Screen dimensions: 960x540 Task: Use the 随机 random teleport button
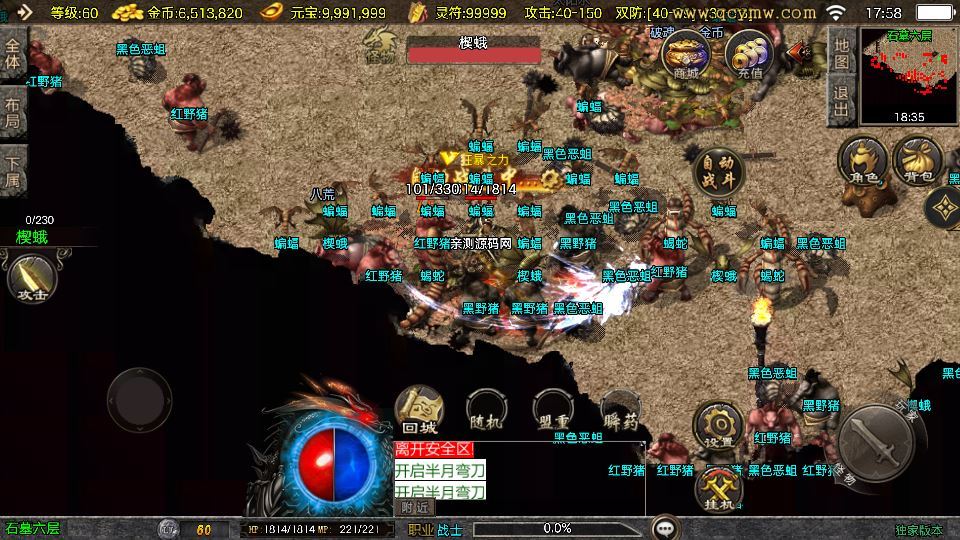click(486, 409)
